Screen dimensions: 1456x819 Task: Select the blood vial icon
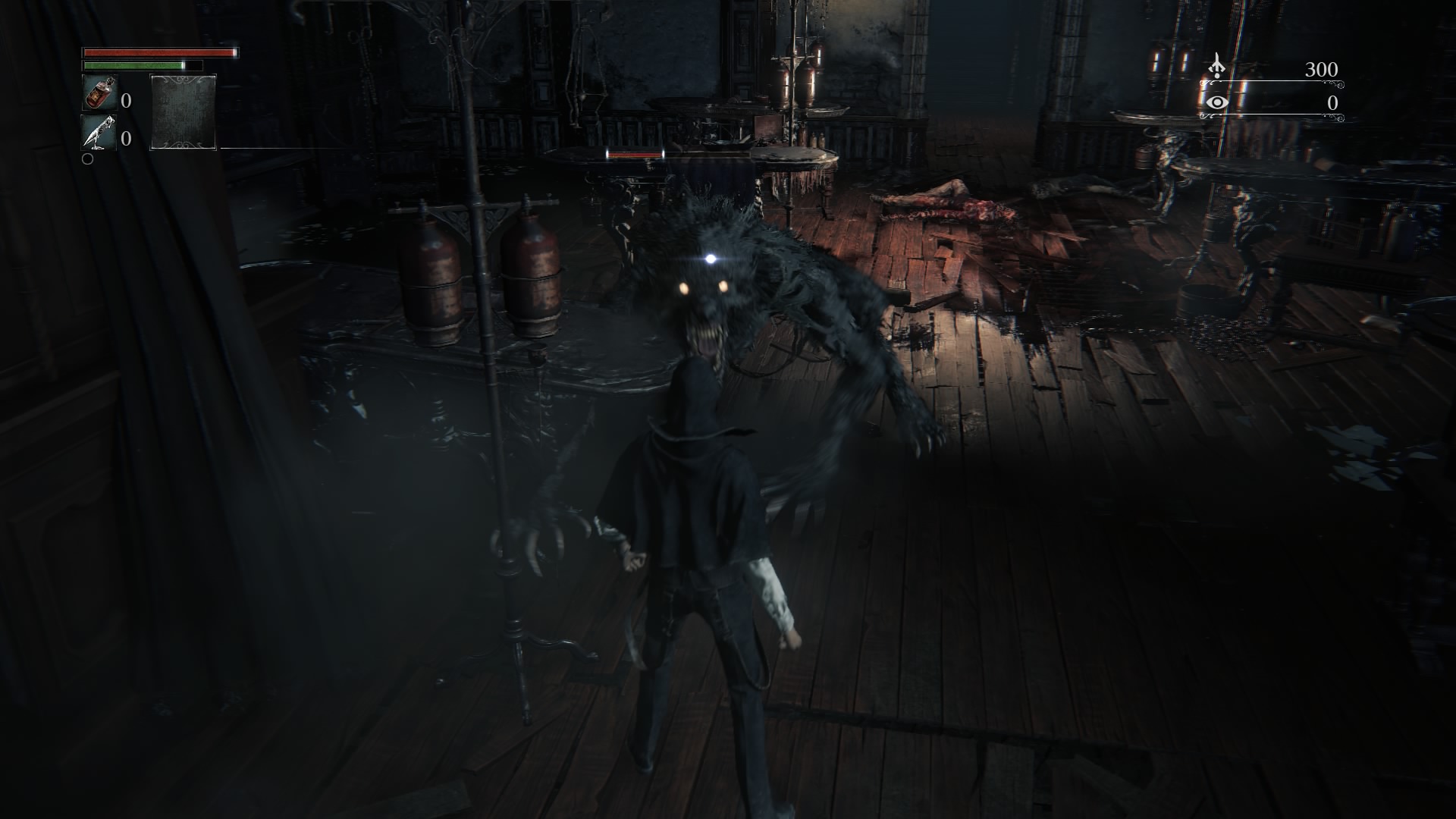coord(99,94)
